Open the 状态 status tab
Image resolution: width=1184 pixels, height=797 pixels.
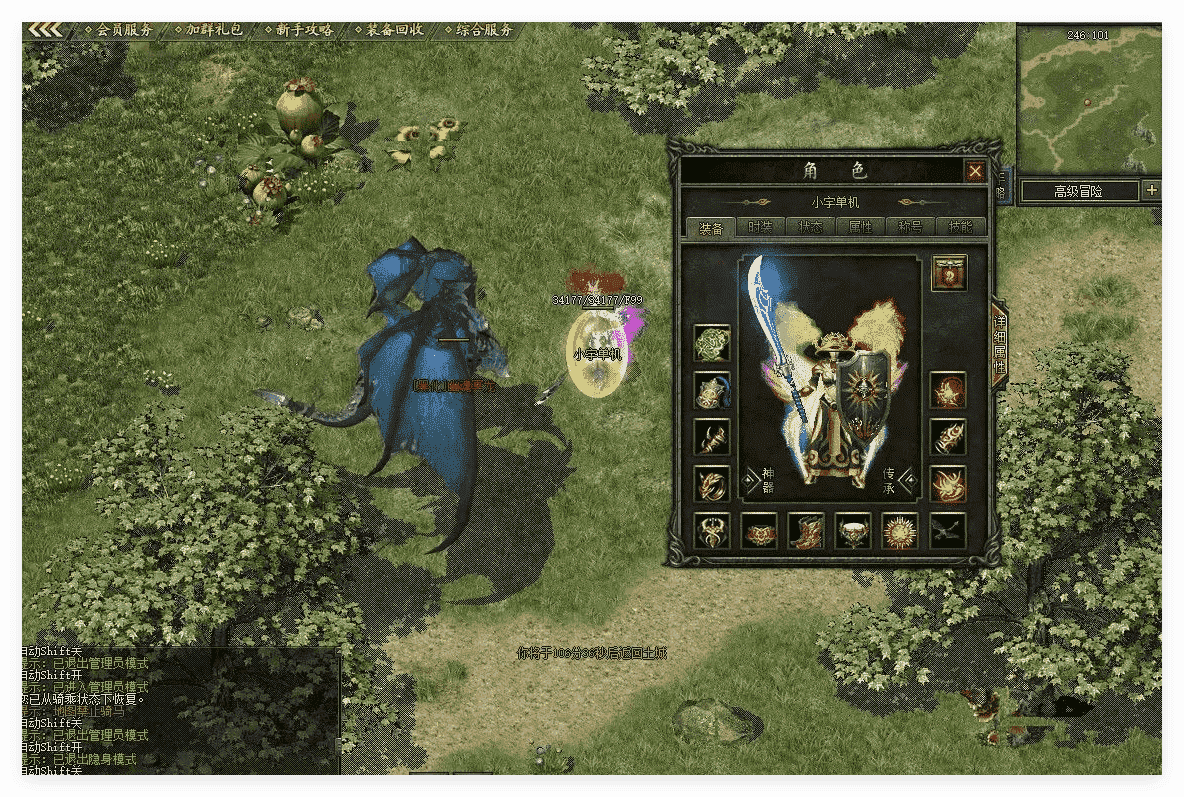810,227
